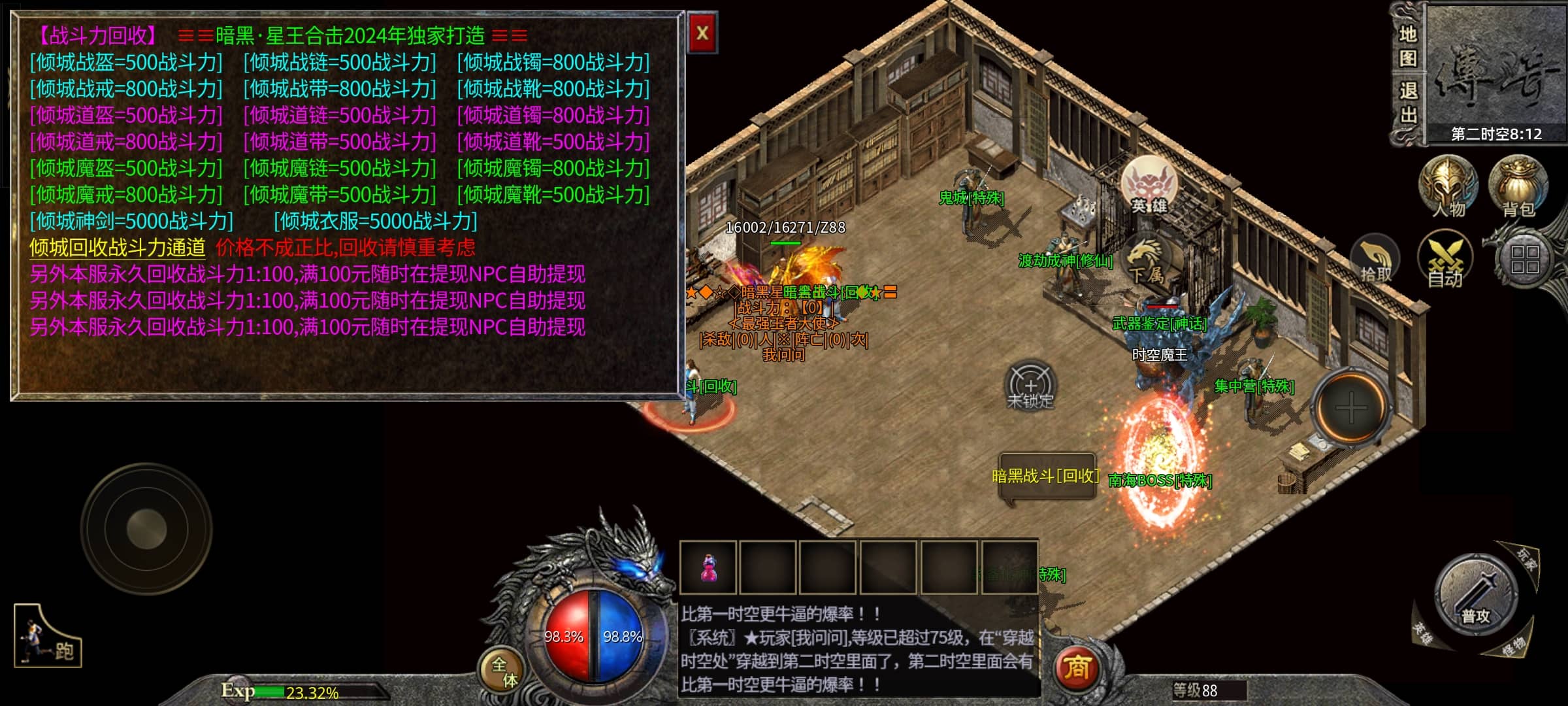Open the 英雄 hero icon
This screenshot has width=1568, height=706.
[x=1149, y=186]
